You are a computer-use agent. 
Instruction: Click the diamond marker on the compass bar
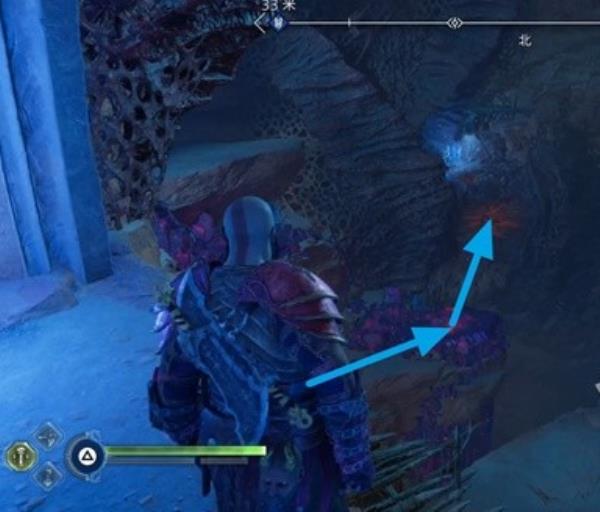[x=454, y=22]
